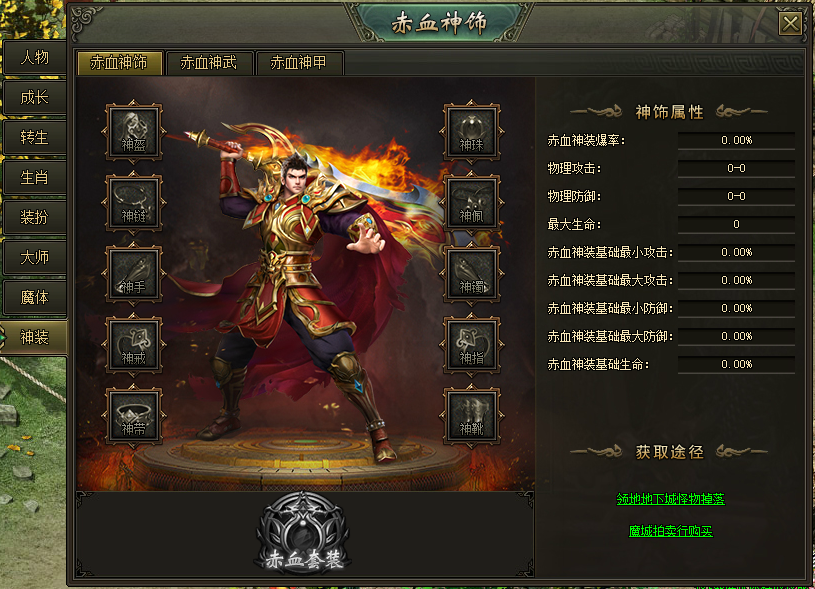The width and height of the screenshot is (815, 589).
Task: Choose the 神珠 orb slot
Action: 471,131
